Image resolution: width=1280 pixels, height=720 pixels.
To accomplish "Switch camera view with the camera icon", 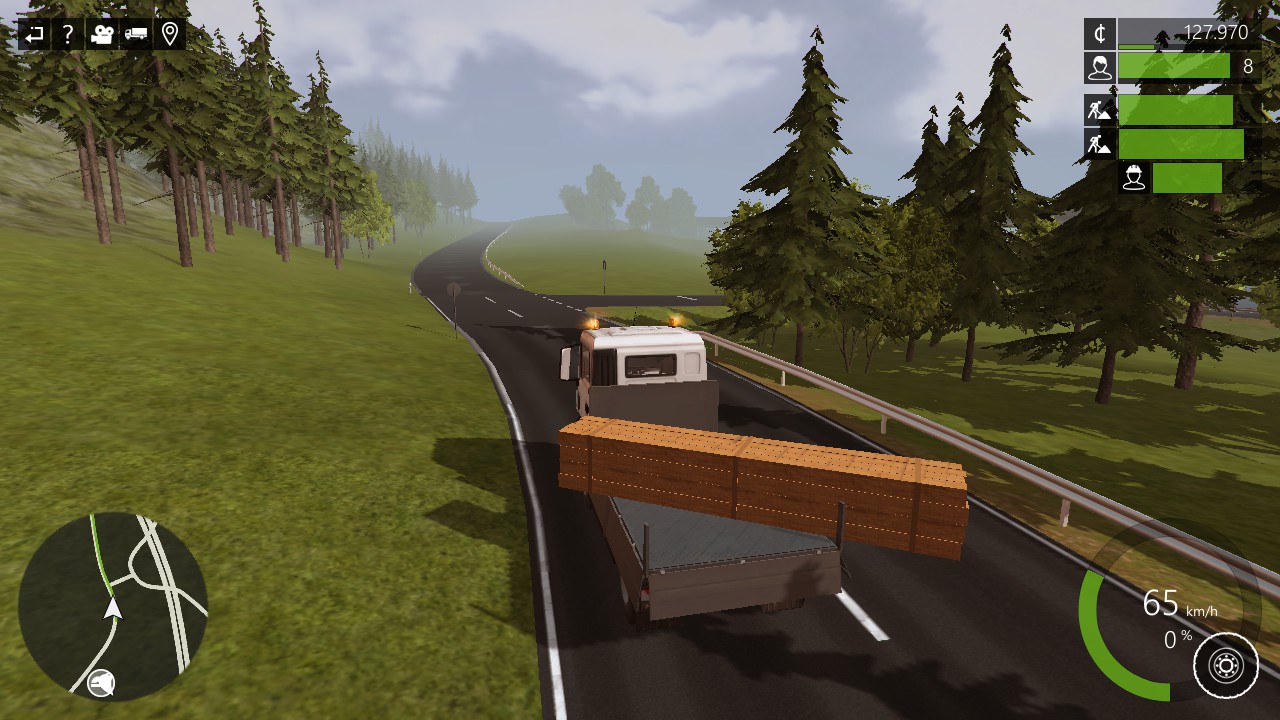I will (x=101, y=34).
